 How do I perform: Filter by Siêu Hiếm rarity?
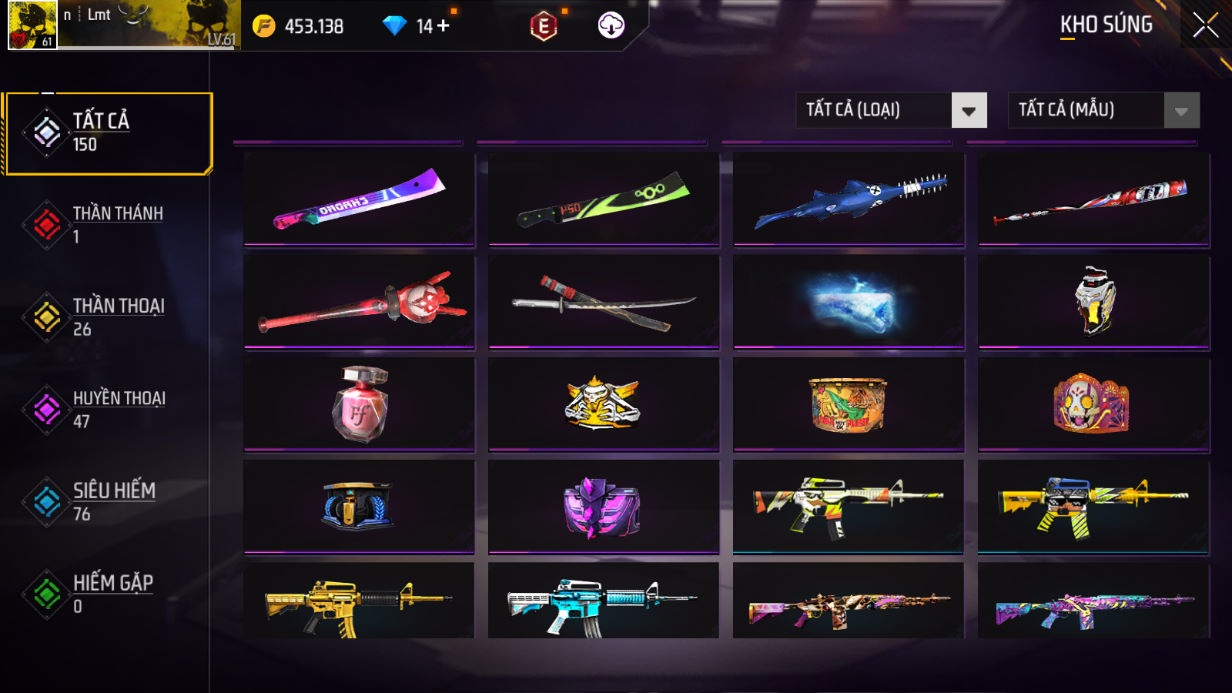tap(108, 502)
